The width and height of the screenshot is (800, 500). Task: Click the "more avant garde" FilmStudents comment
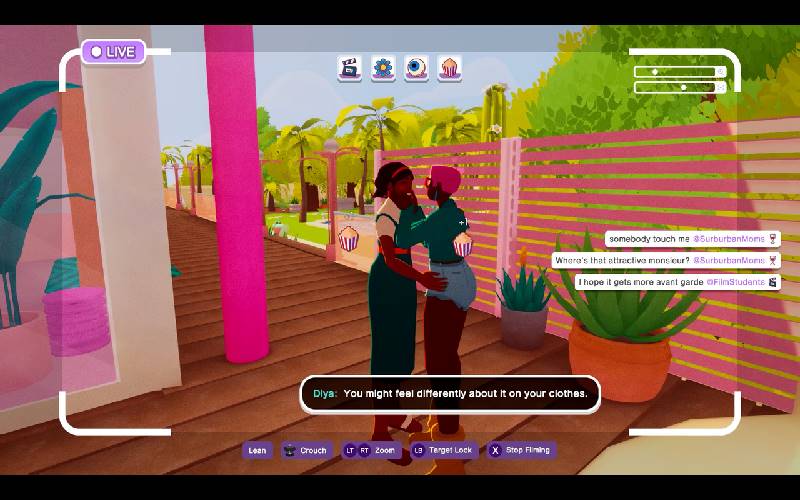(x=679, y=283)
